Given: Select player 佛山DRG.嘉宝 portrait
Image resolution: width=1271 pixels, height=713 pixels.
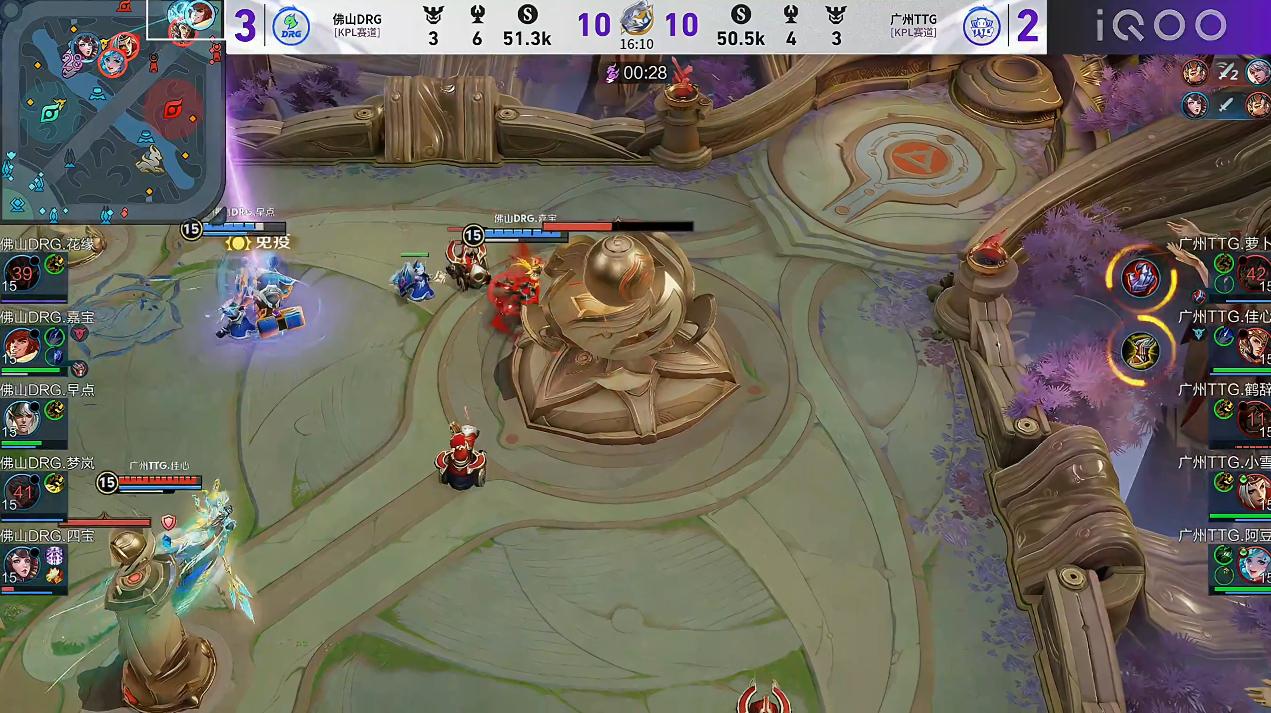Looking at the screenshot, I should pyautogui.click(x=21, y=345).
